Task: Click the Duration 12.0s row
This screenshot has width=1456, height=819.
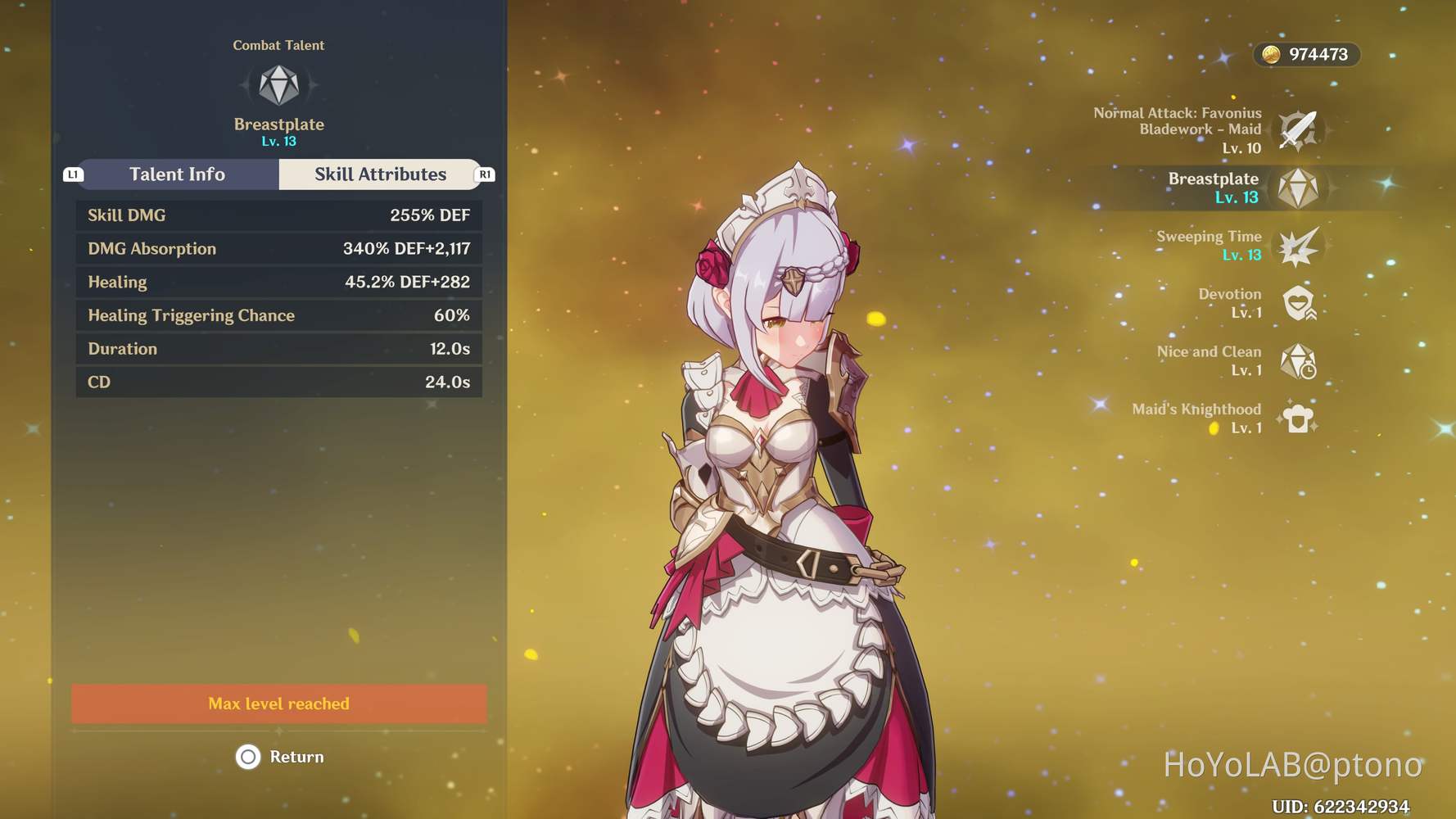Action: (x=278, y=349)
